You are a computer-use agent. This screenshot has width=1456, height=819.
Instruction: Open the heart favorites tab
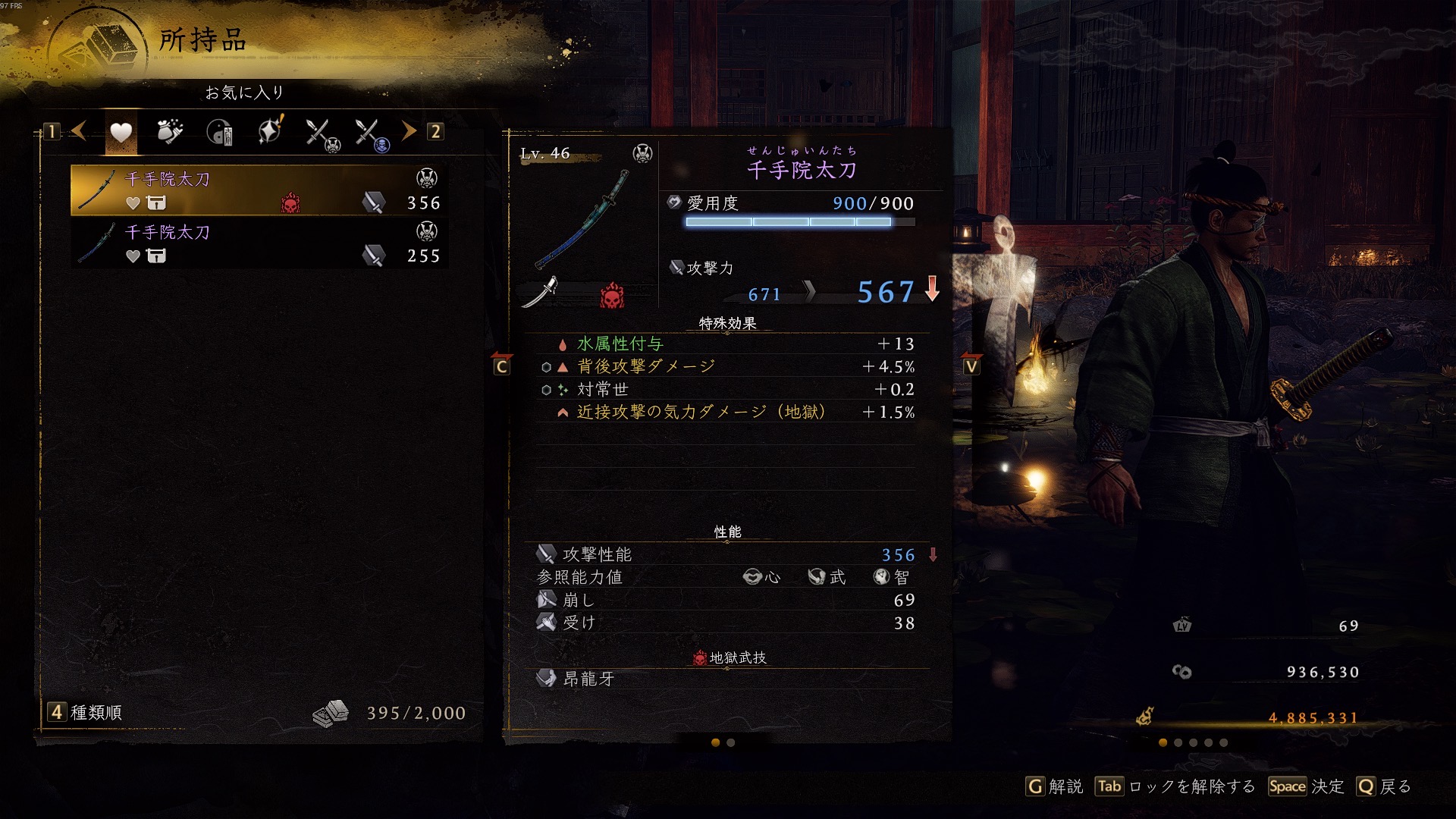point(121,132)
